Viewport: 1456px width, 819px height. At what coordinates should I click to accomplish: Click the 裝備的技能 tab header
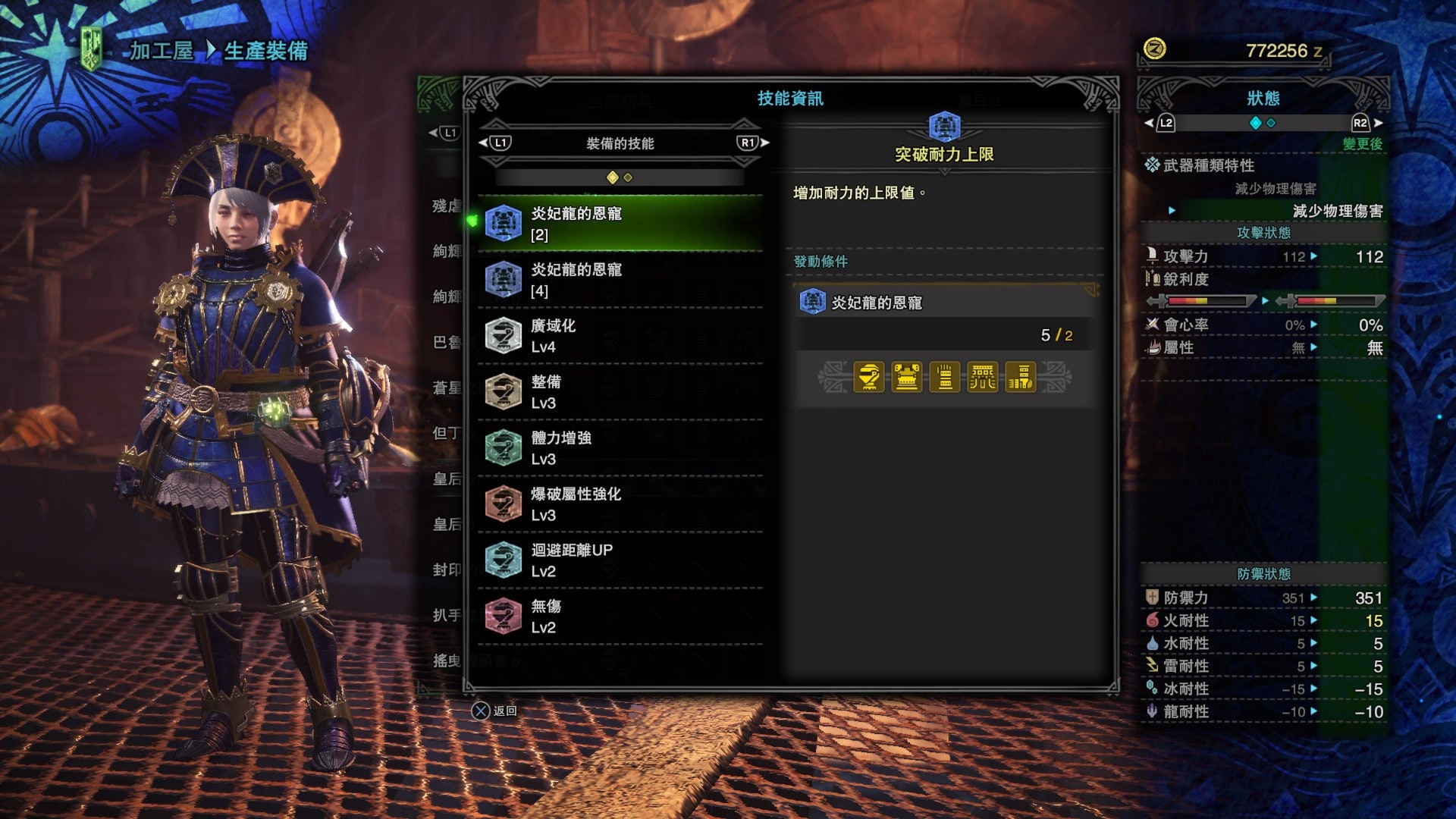click(620, 143)
